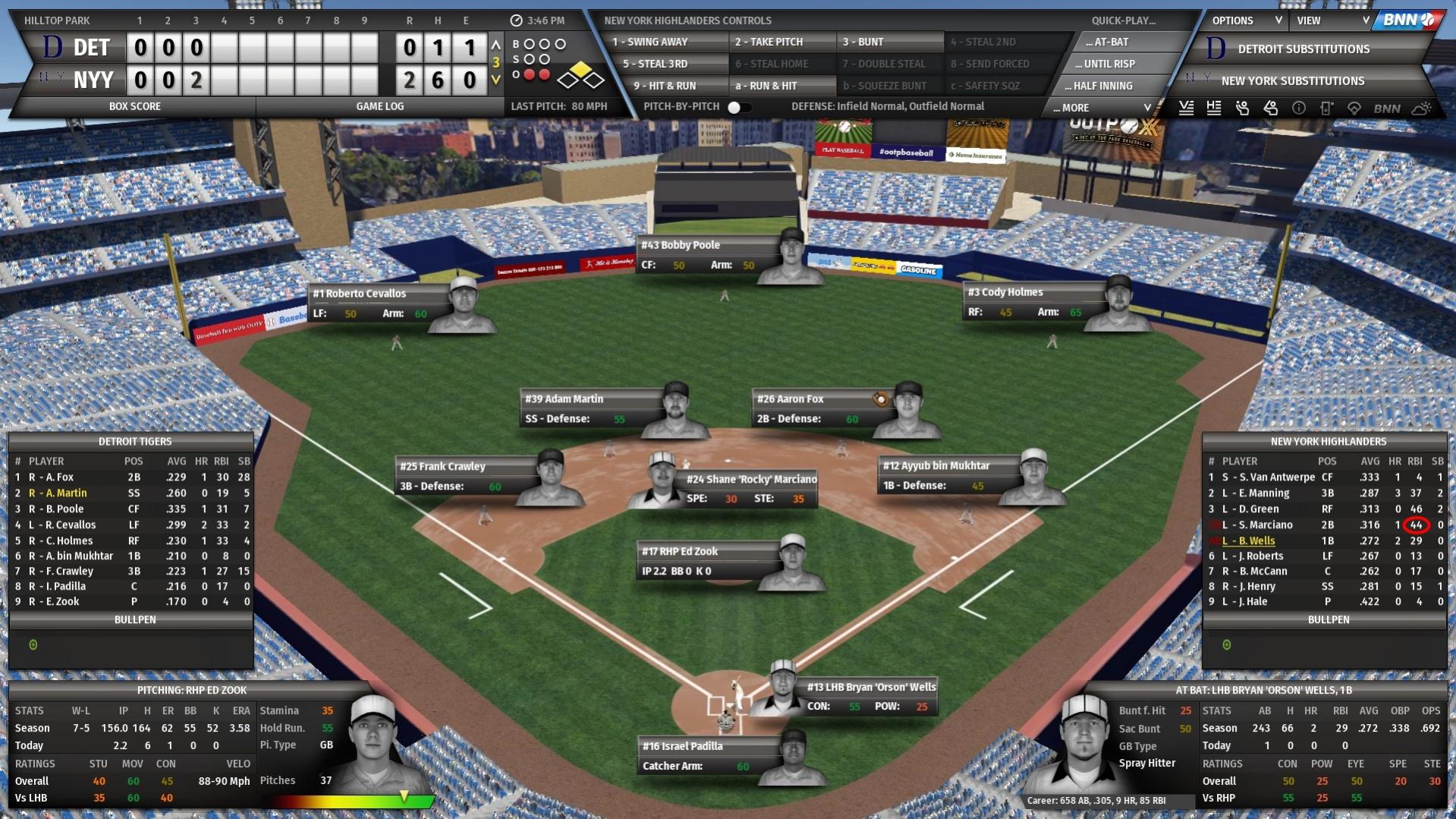
Task: Open the home team lineup (HE) icon
Action: click(1215, 109)
